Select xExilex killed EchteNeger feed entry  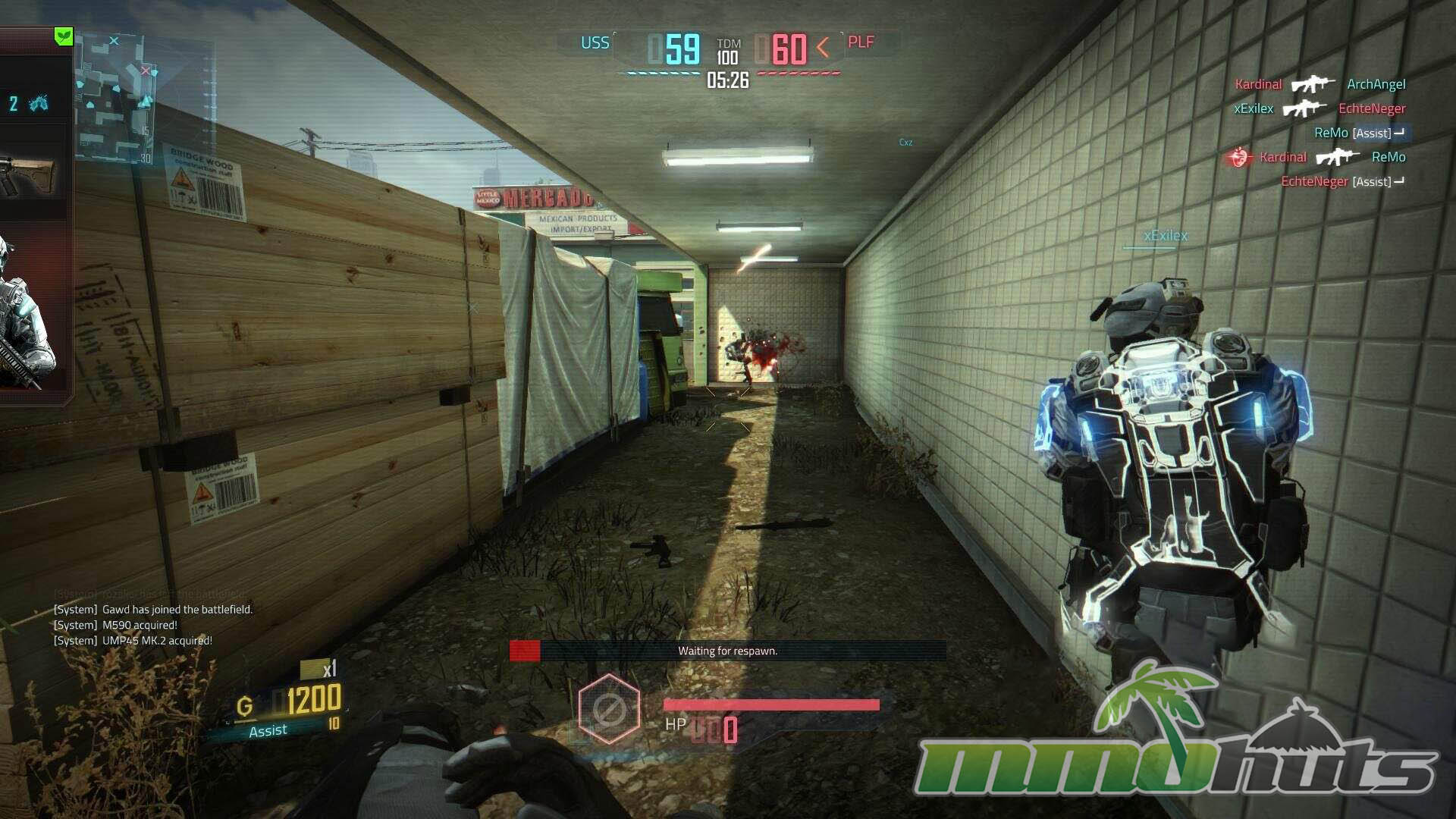point(1319,108)
